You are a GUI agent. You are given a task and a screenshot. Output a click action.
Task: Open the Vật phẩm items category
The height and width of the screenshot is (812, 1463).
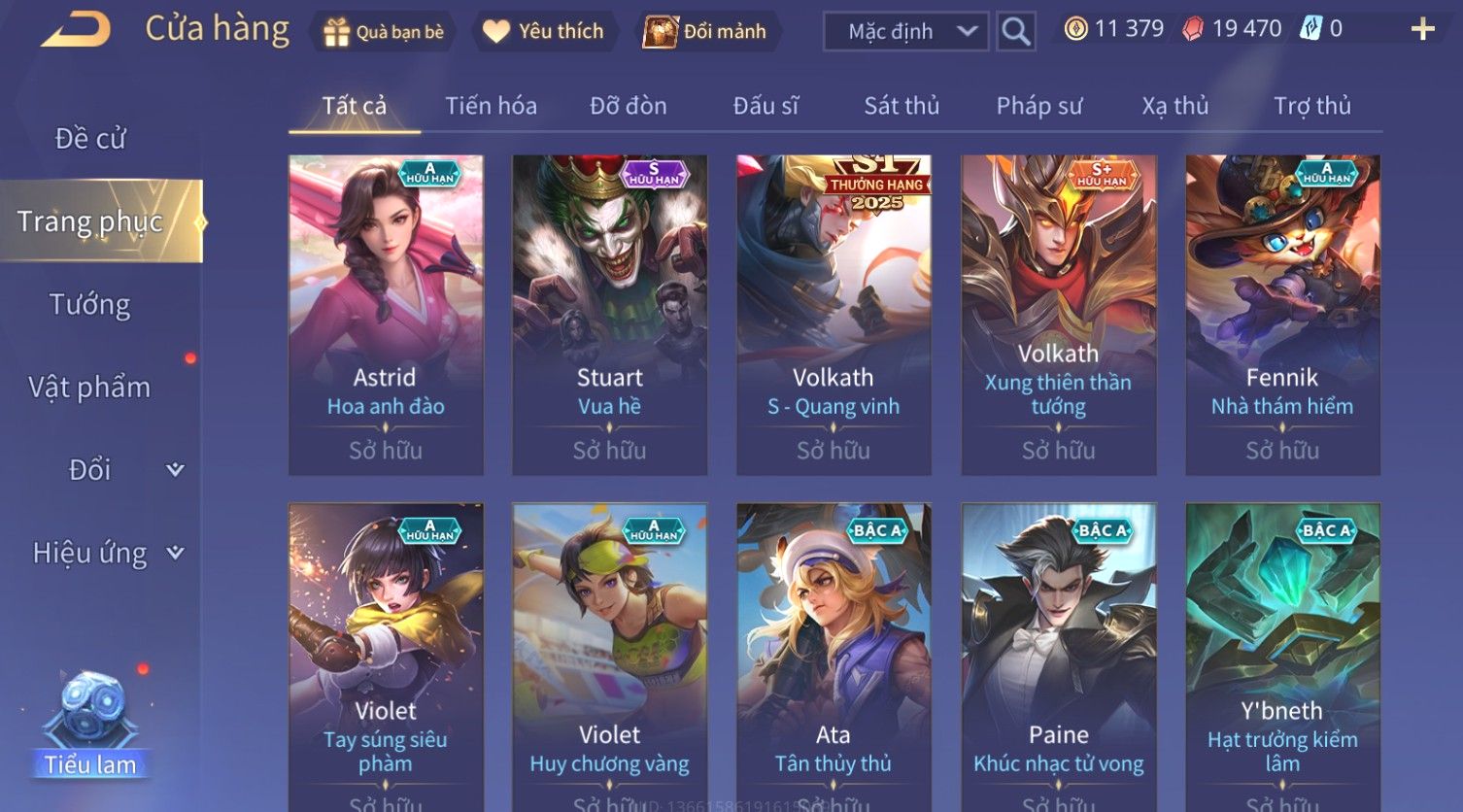[90, 388]
